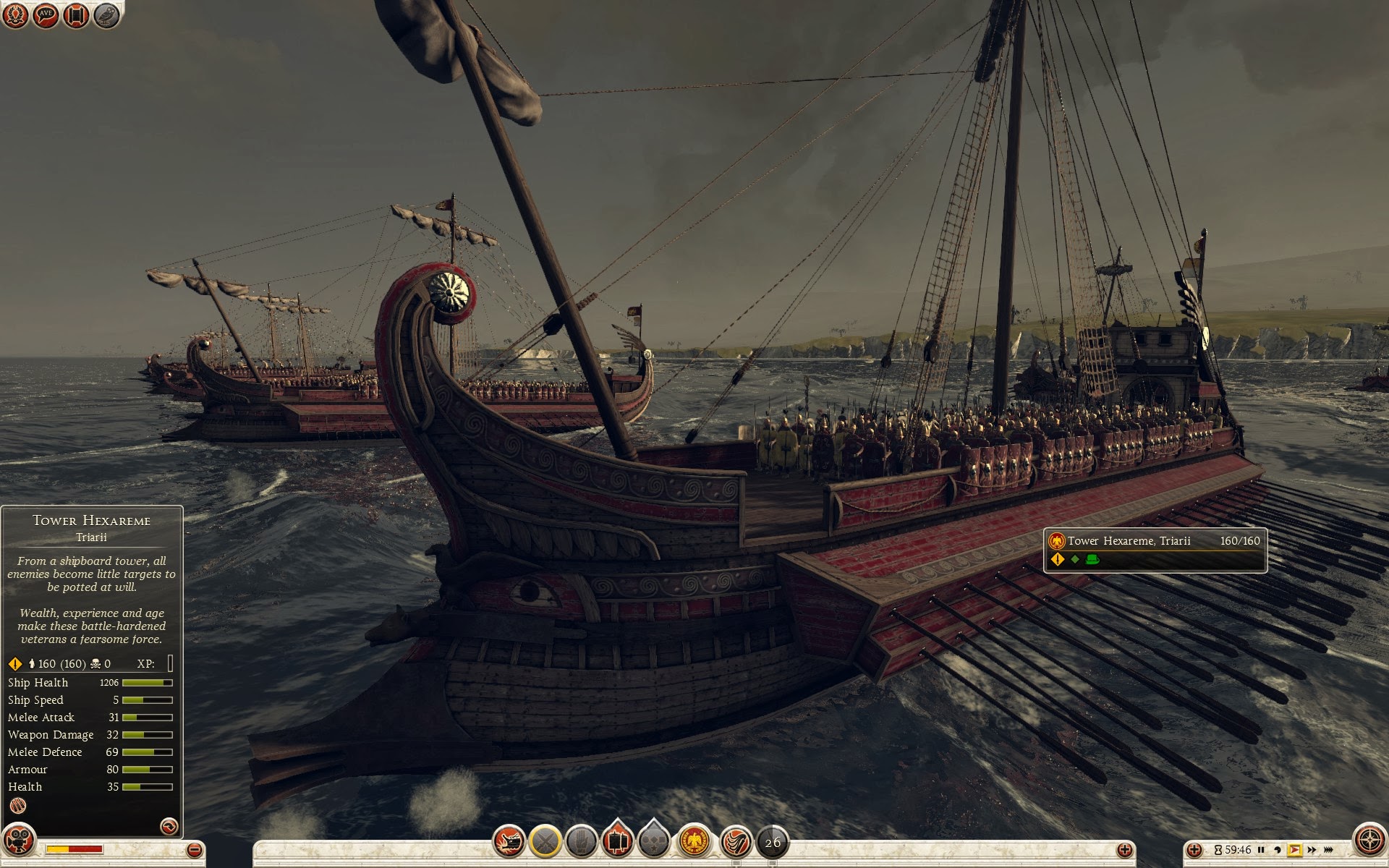
Task: Set battle to slow motion speed
Action: pyautogui.click(x=1278, y=850)
